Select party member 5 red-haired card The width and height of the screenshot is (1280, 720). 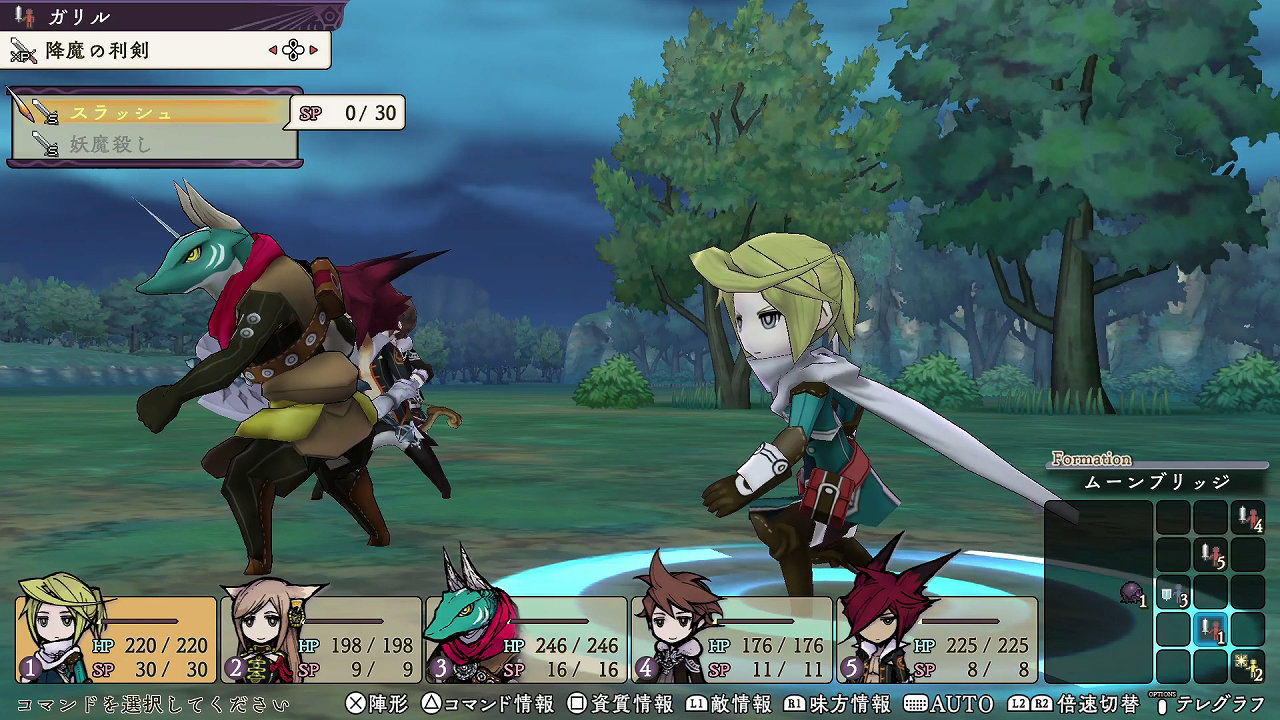[937, 640]
